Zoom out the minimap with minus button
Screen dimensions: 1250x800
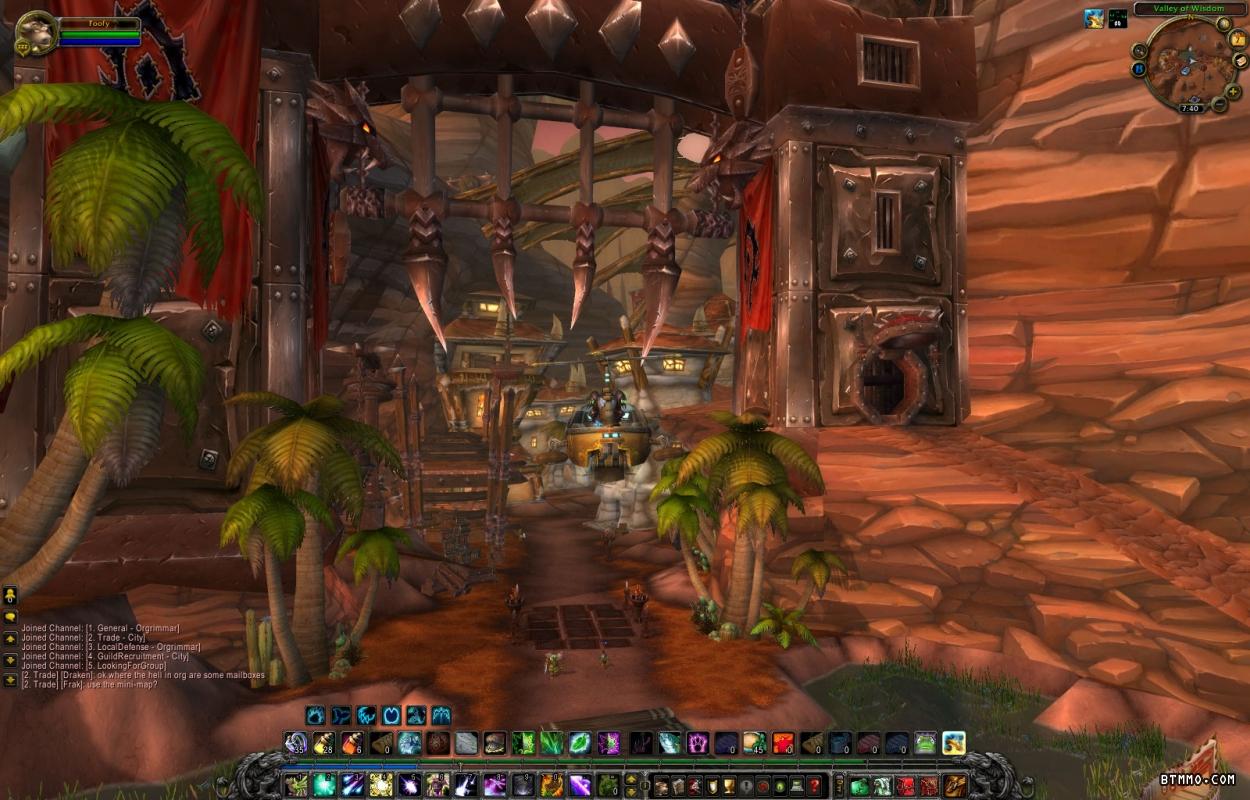(1219, 104)
